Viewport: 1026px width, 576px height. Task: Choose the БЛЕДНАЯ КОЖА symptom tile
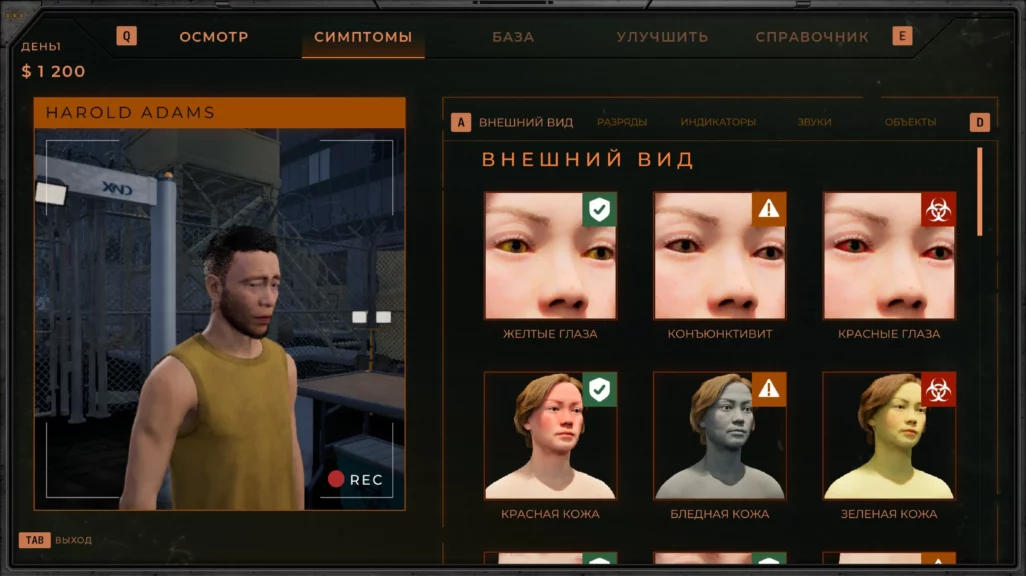point(720,436)
